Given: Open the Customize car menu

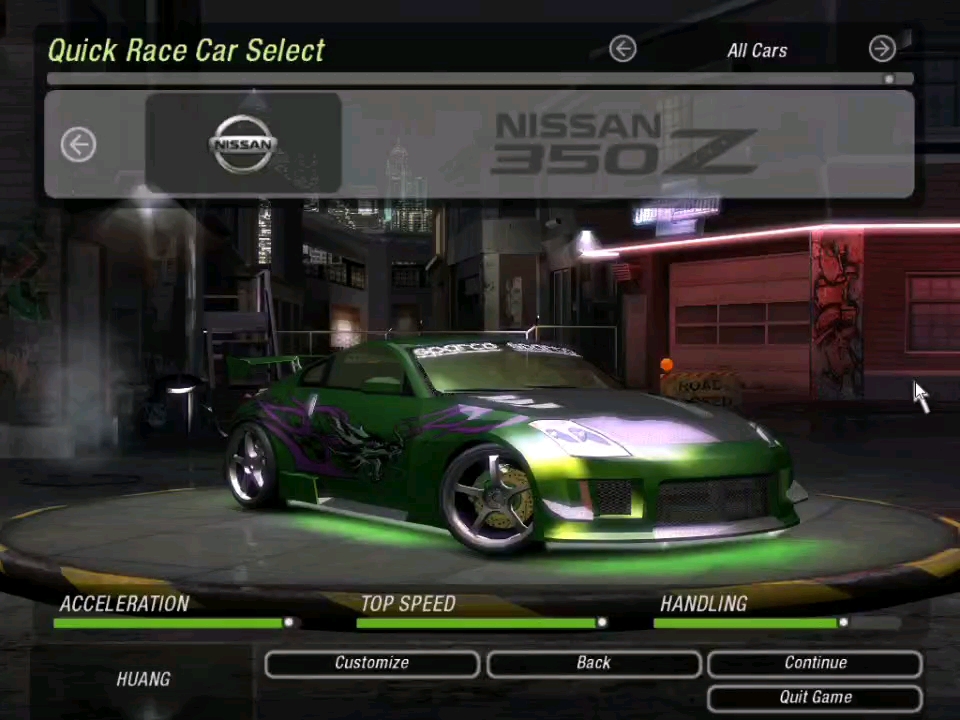Looking at the screenshot, I should pyautogui.click(x=372, y=663).
